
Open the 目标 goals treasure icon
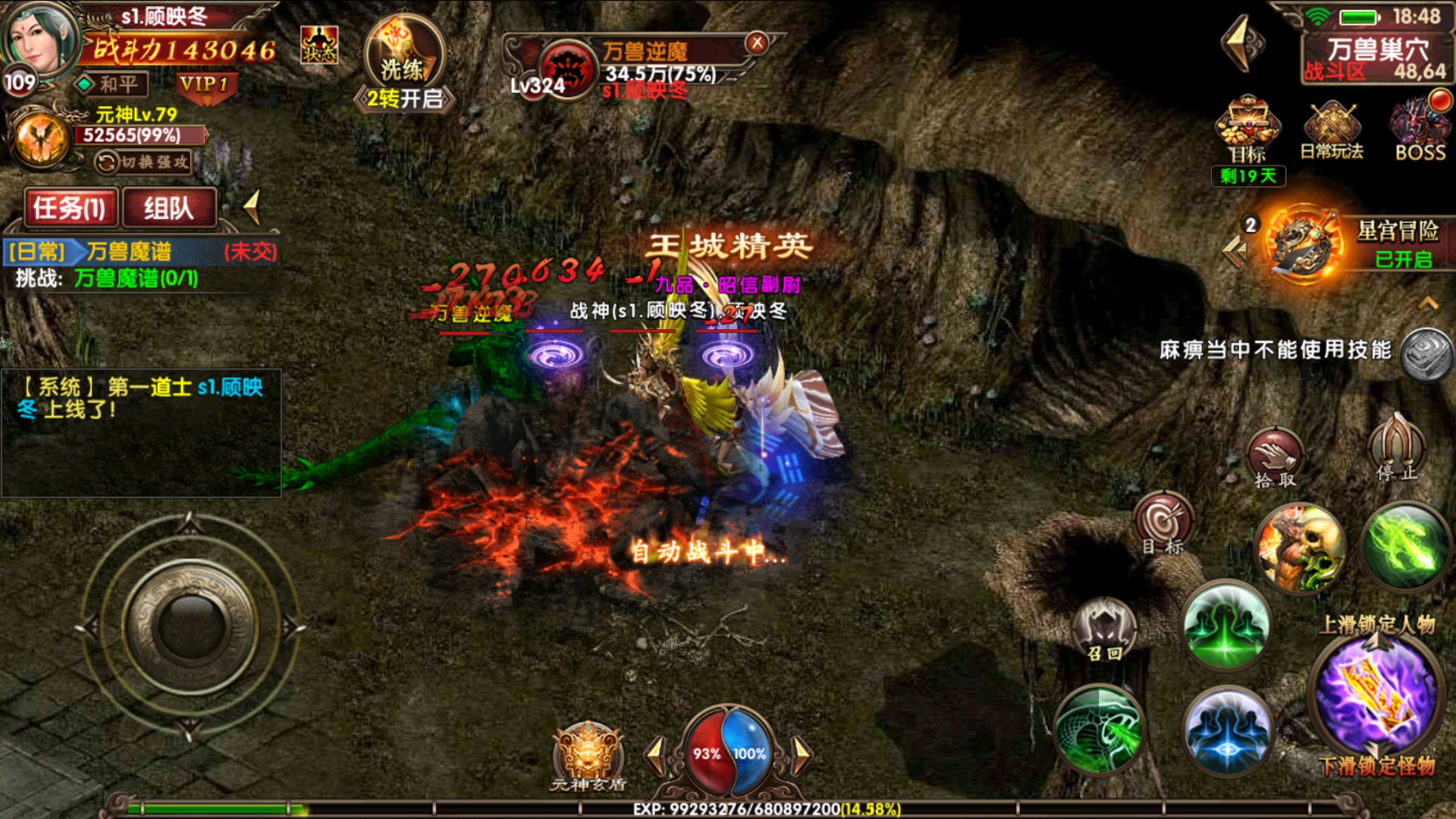(x=1247, y=129)
